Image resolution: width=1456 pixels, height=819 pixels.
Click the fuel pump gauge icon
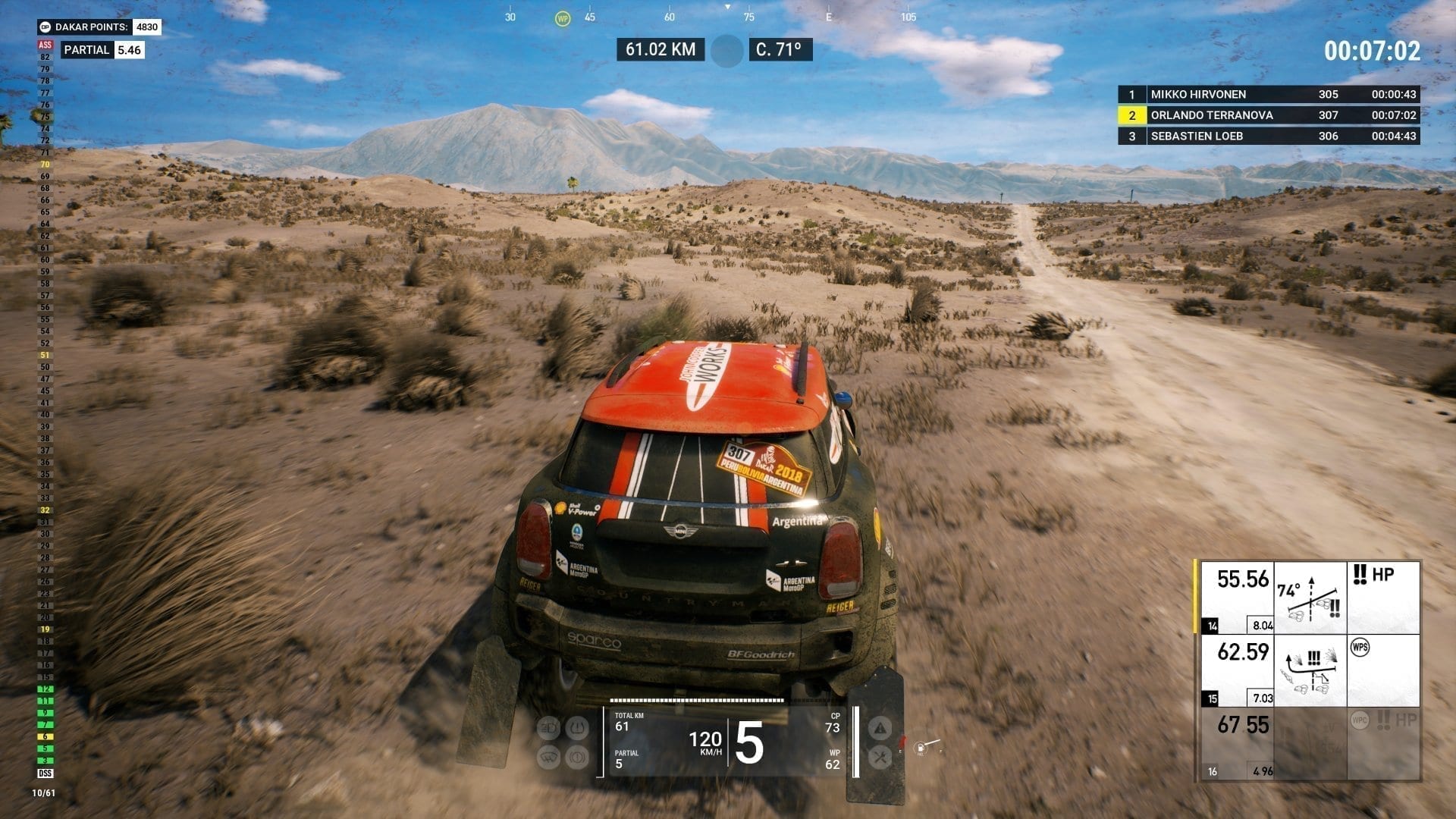click(920, 748)
